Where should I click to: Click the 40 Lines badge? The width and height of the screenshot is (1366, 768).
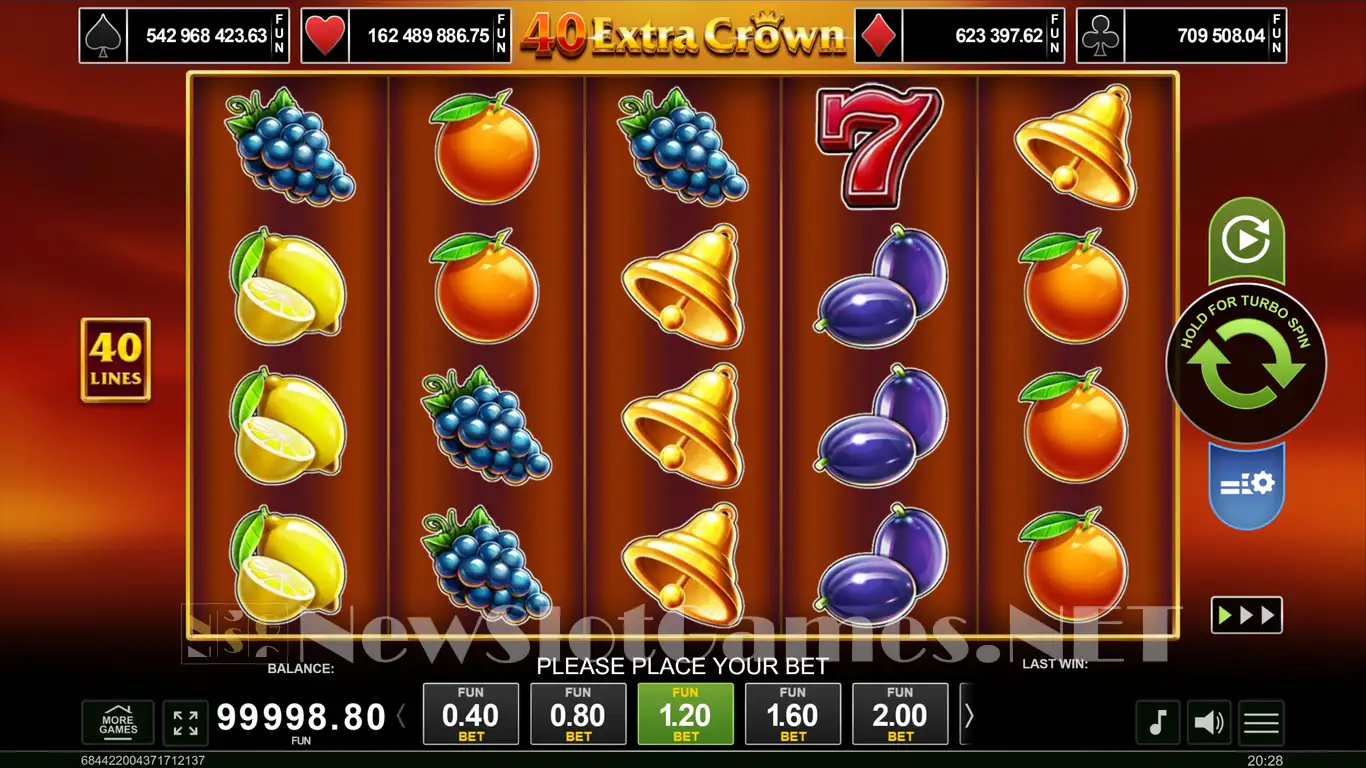pyautogui.click(x=116, y=360)
